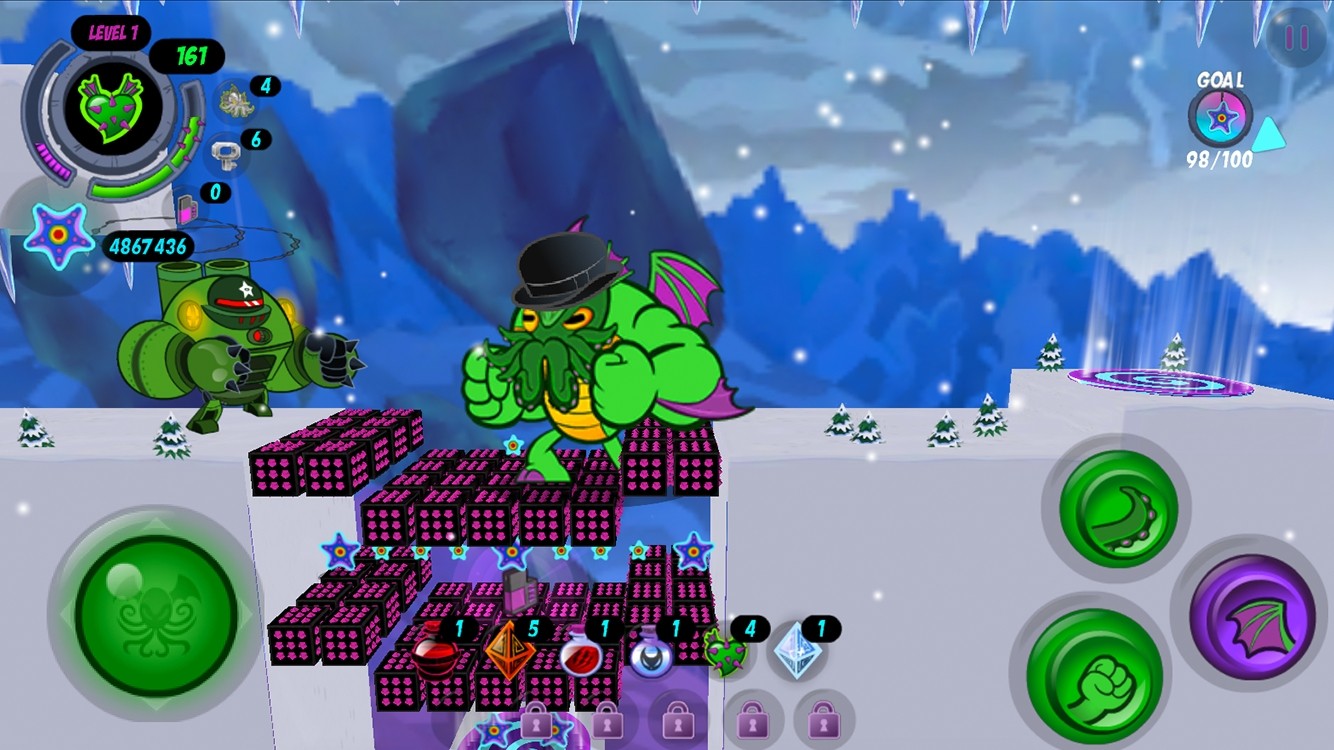Use the purple moon flask item

pos(650,655)
